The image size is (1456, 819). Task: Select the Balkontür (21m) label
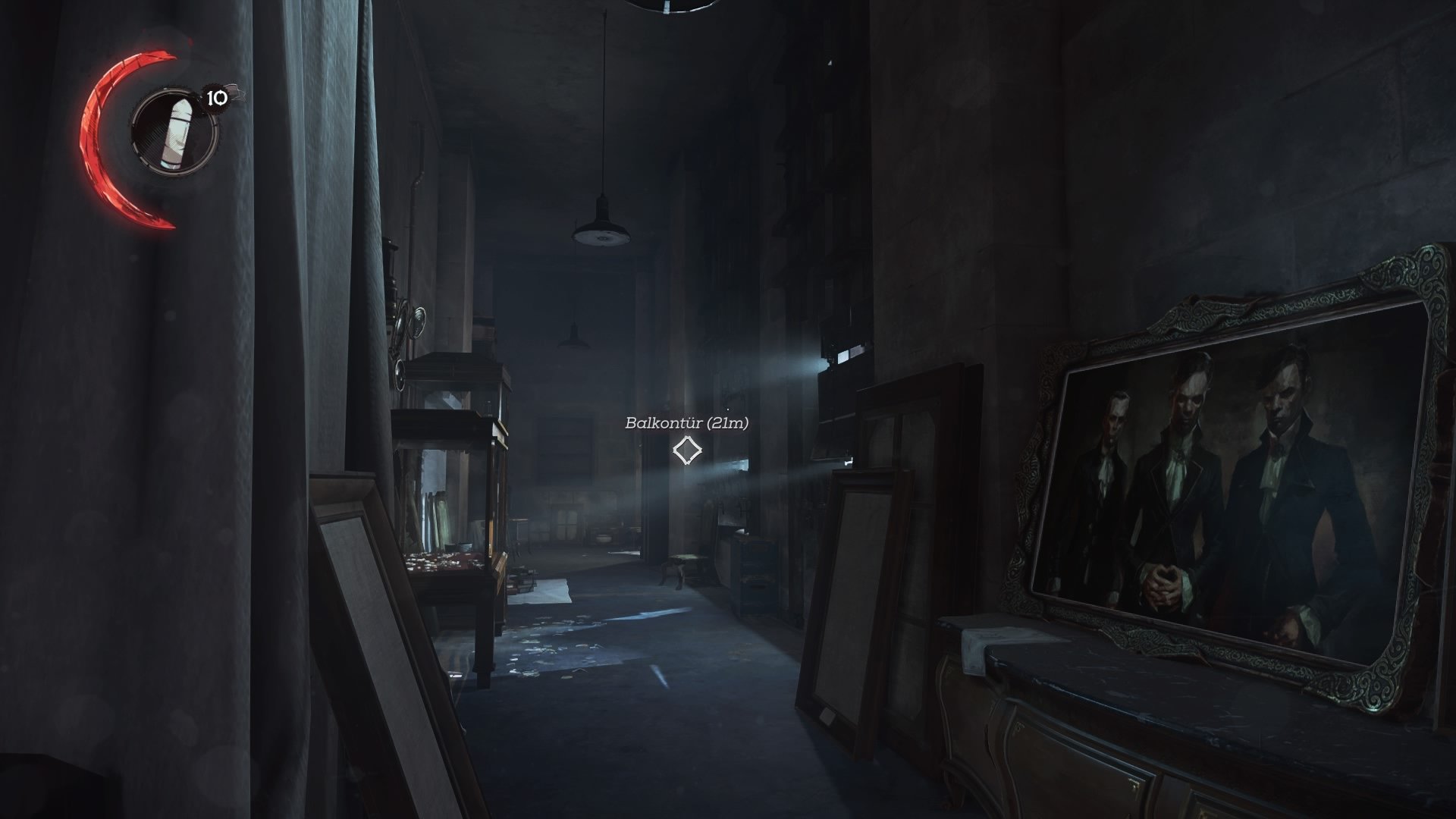click(x=688, y=422)
